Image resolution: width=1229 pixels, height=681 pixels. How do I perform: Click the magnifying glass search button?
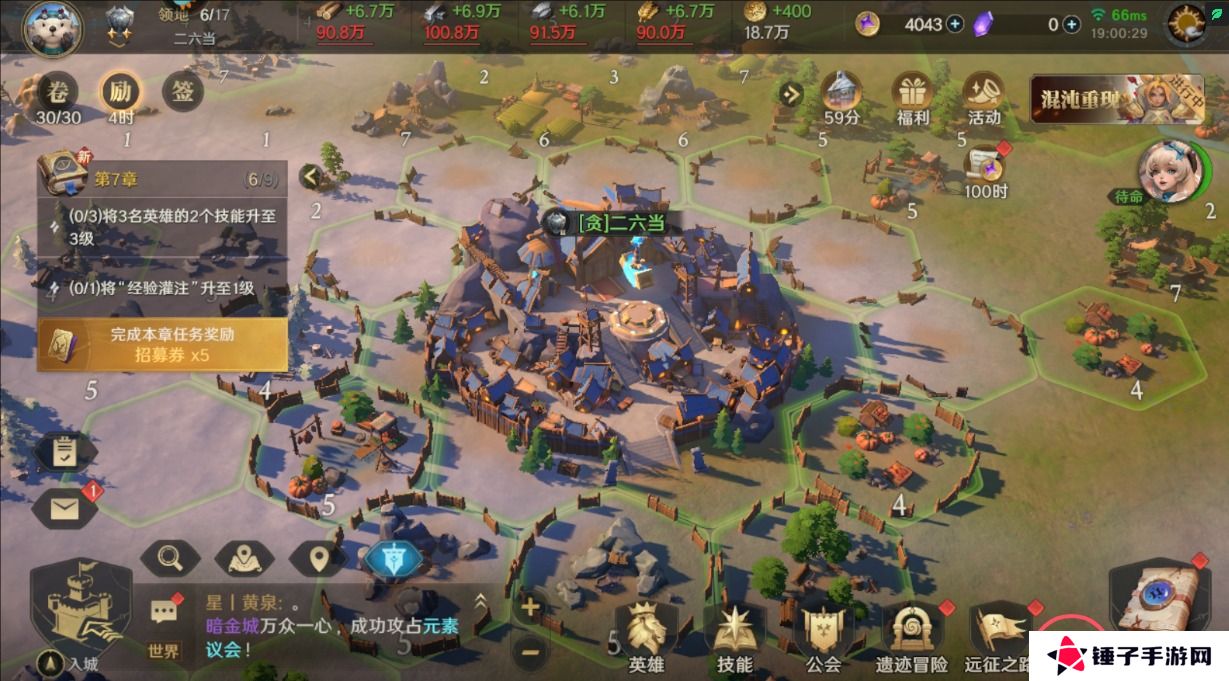tap(170, 558)
